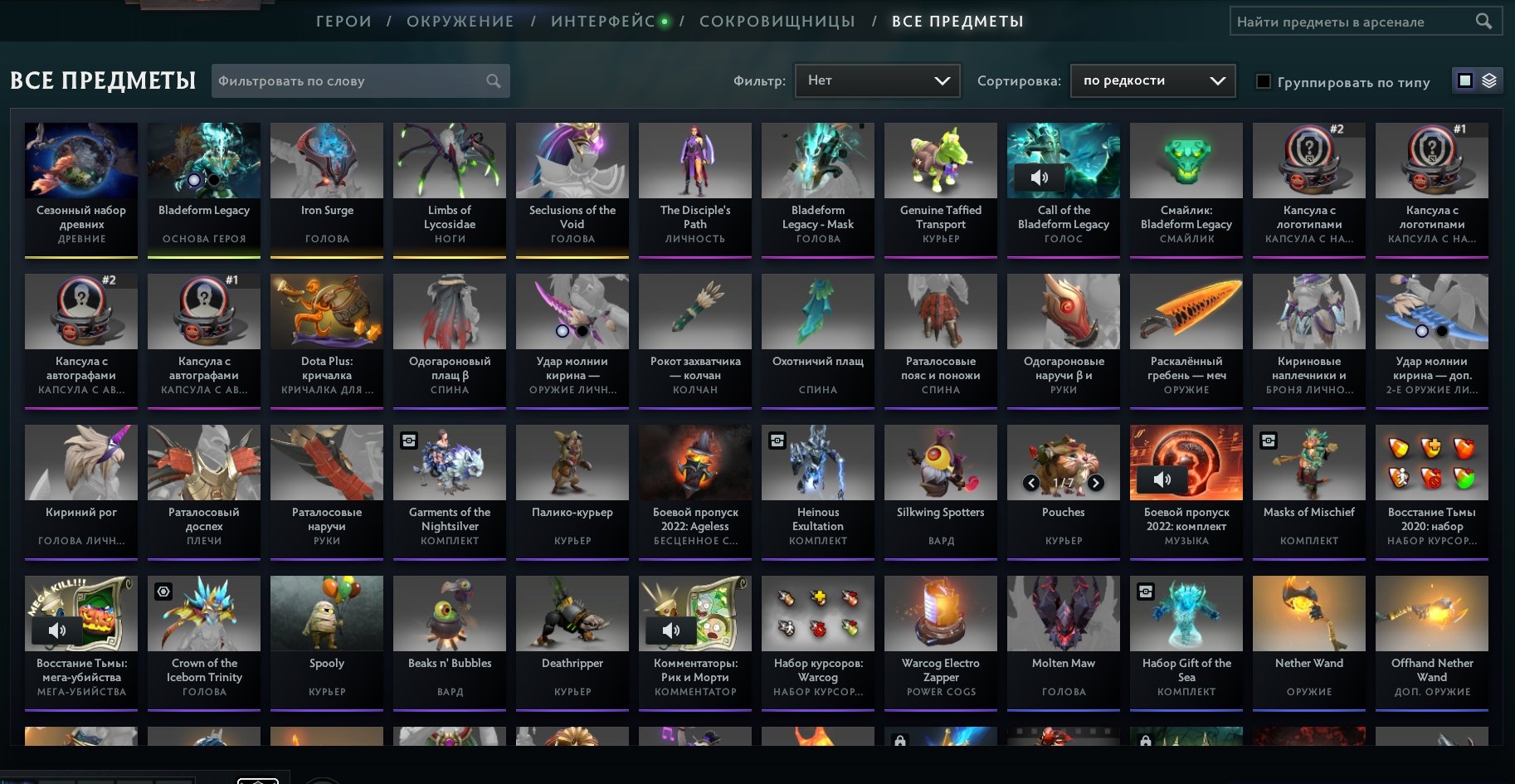Open the ОКРУЖЕНИЕ tab

[x=460, y=22]
